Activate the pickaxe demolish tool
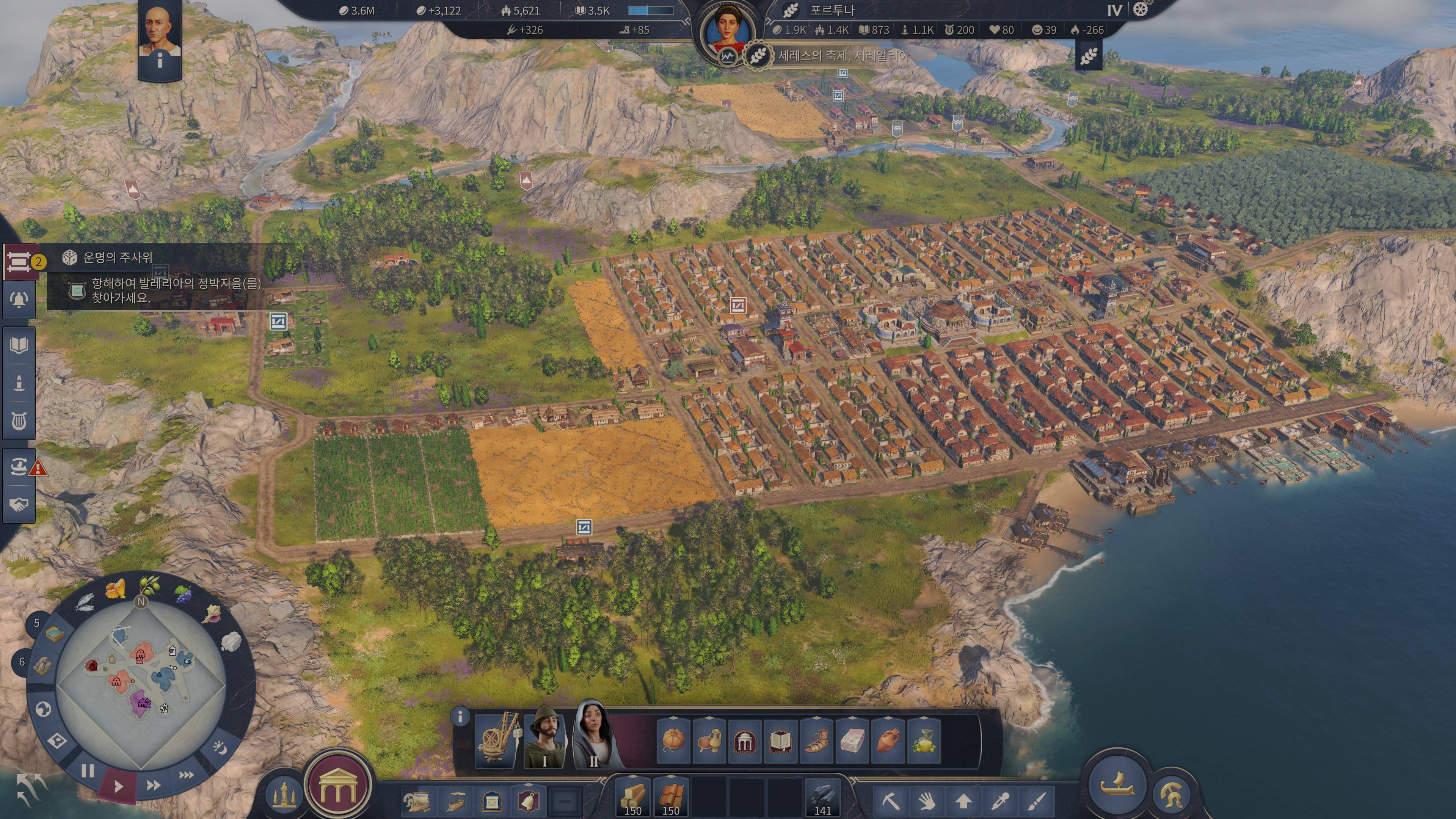 click(891, 800)
